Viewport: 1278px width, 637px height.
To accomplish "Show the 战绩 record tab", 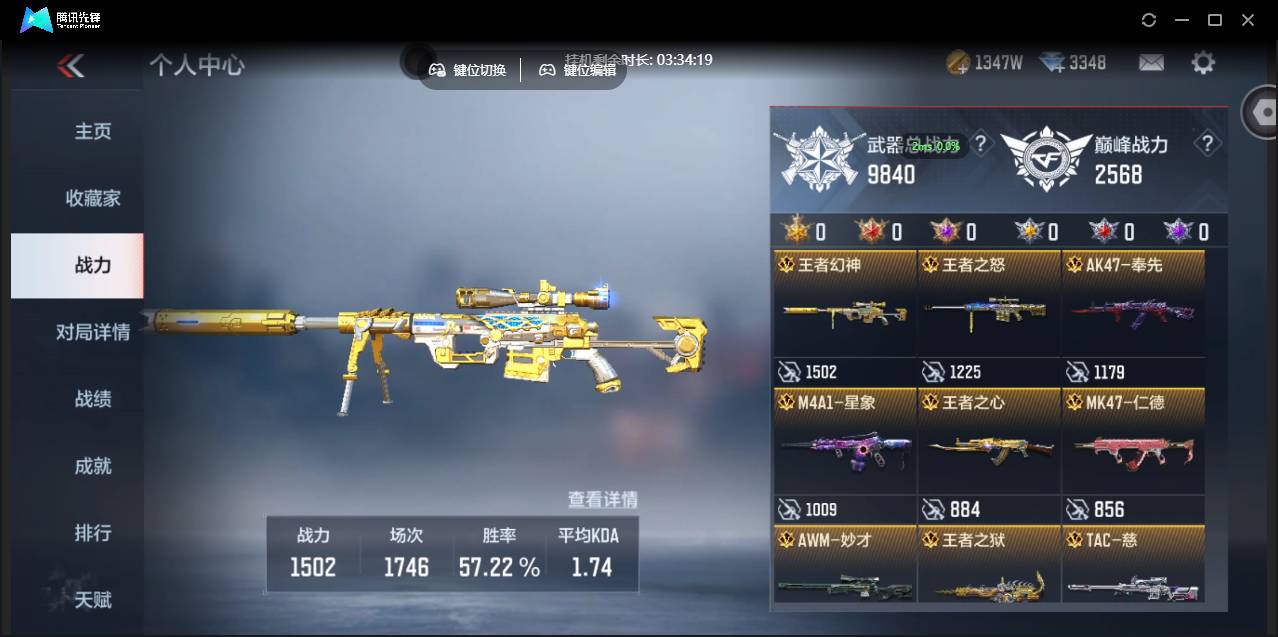I will tap(93, 399).
